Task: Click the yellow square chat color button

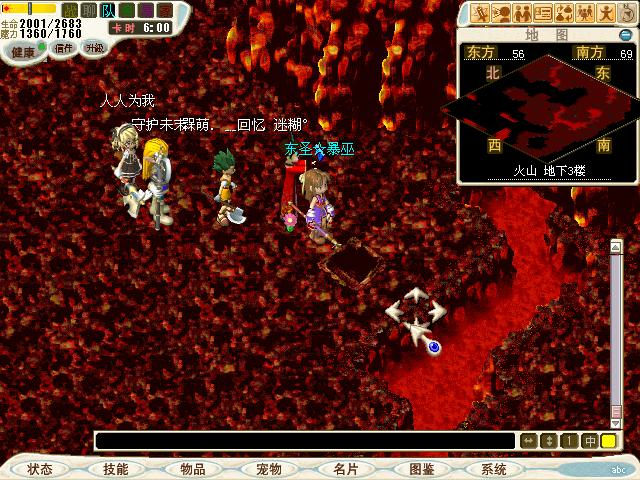Action: click(x=608, y=441)
